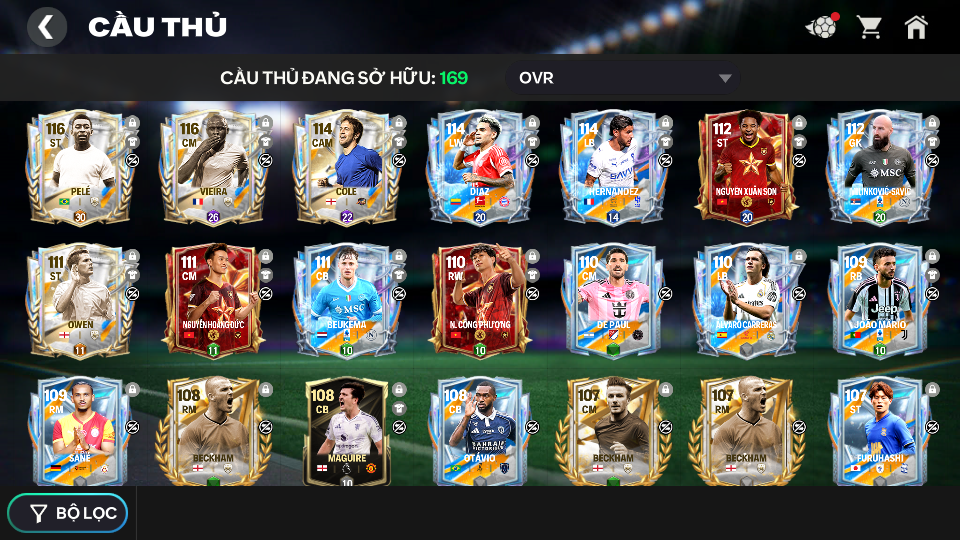Screen dimensions: 960x540
Task: Select the Milinkovic-Savic goalkeeper card
Action: click(878, 165)
